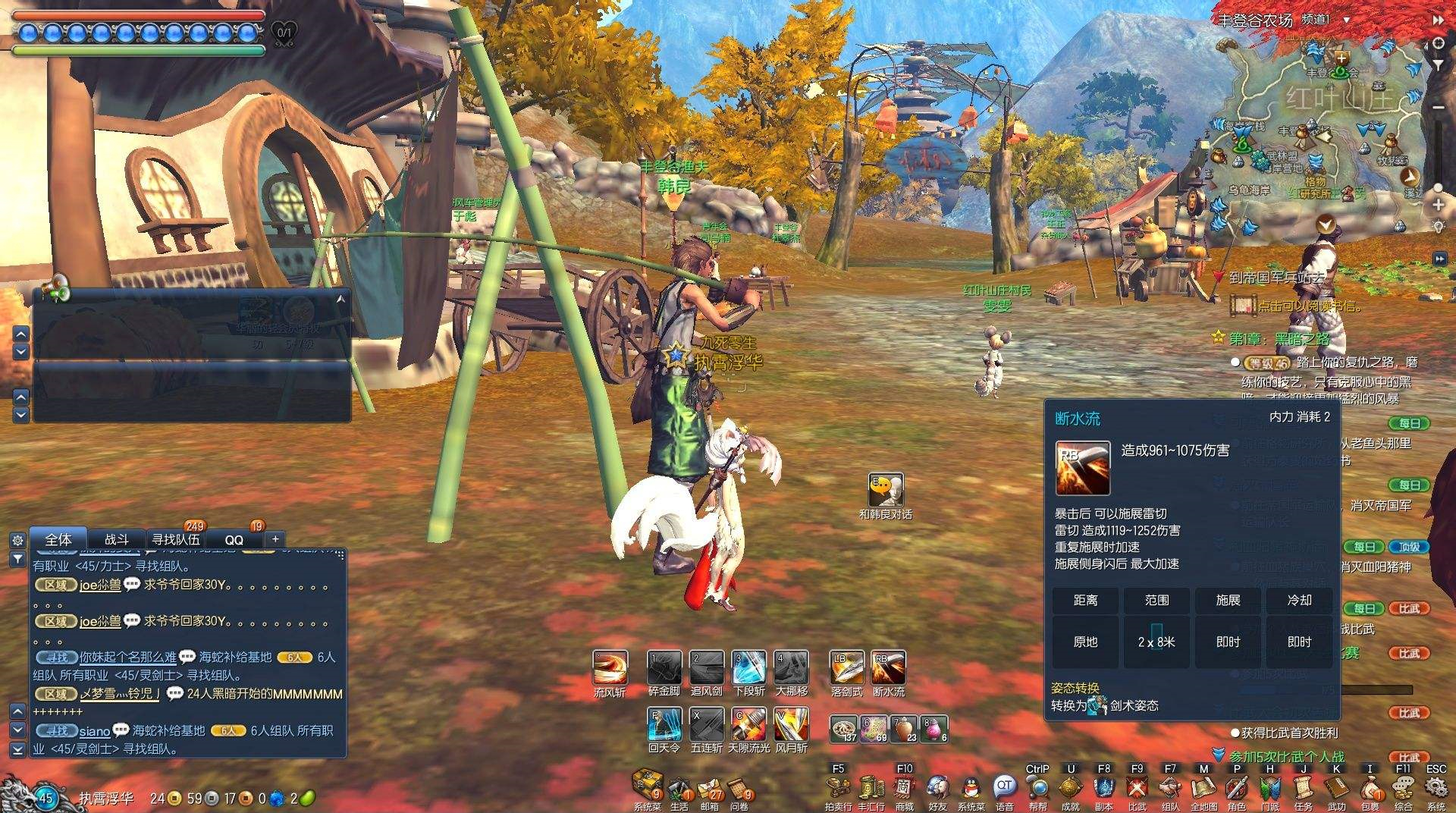Talk to 韩良 via the dialogue prompt icon
Screen dimensions: 1456x813
click(886, 491)
